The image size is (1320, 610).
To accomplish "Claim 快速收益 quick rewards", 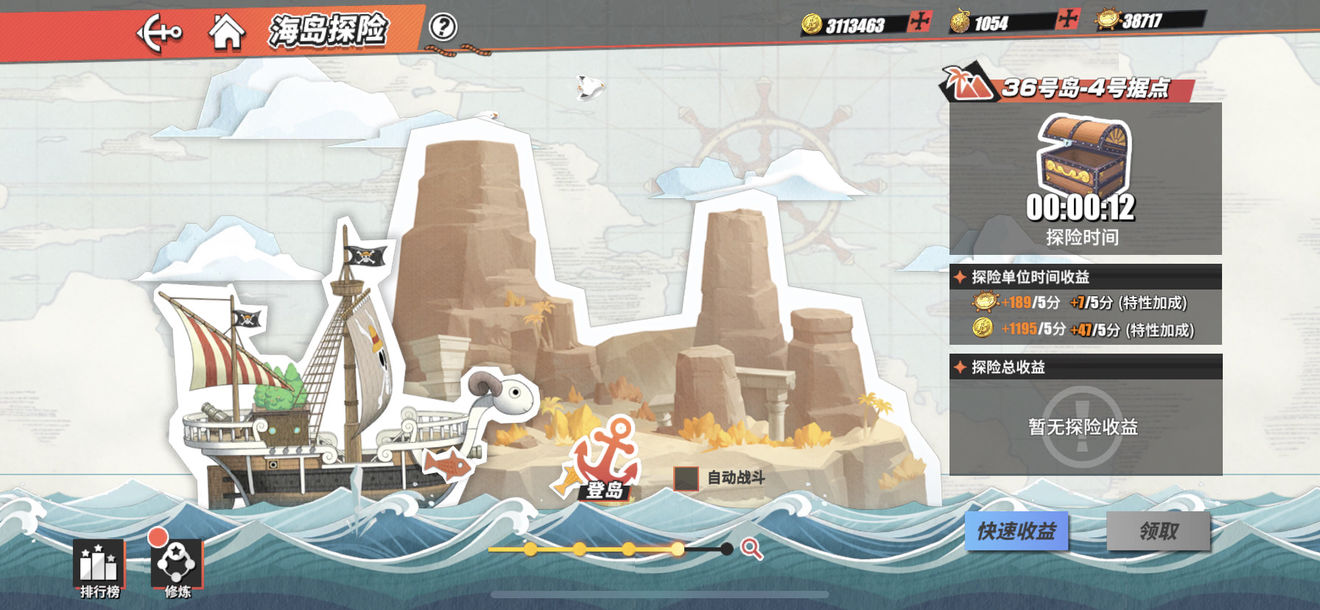I will 1016,531.
